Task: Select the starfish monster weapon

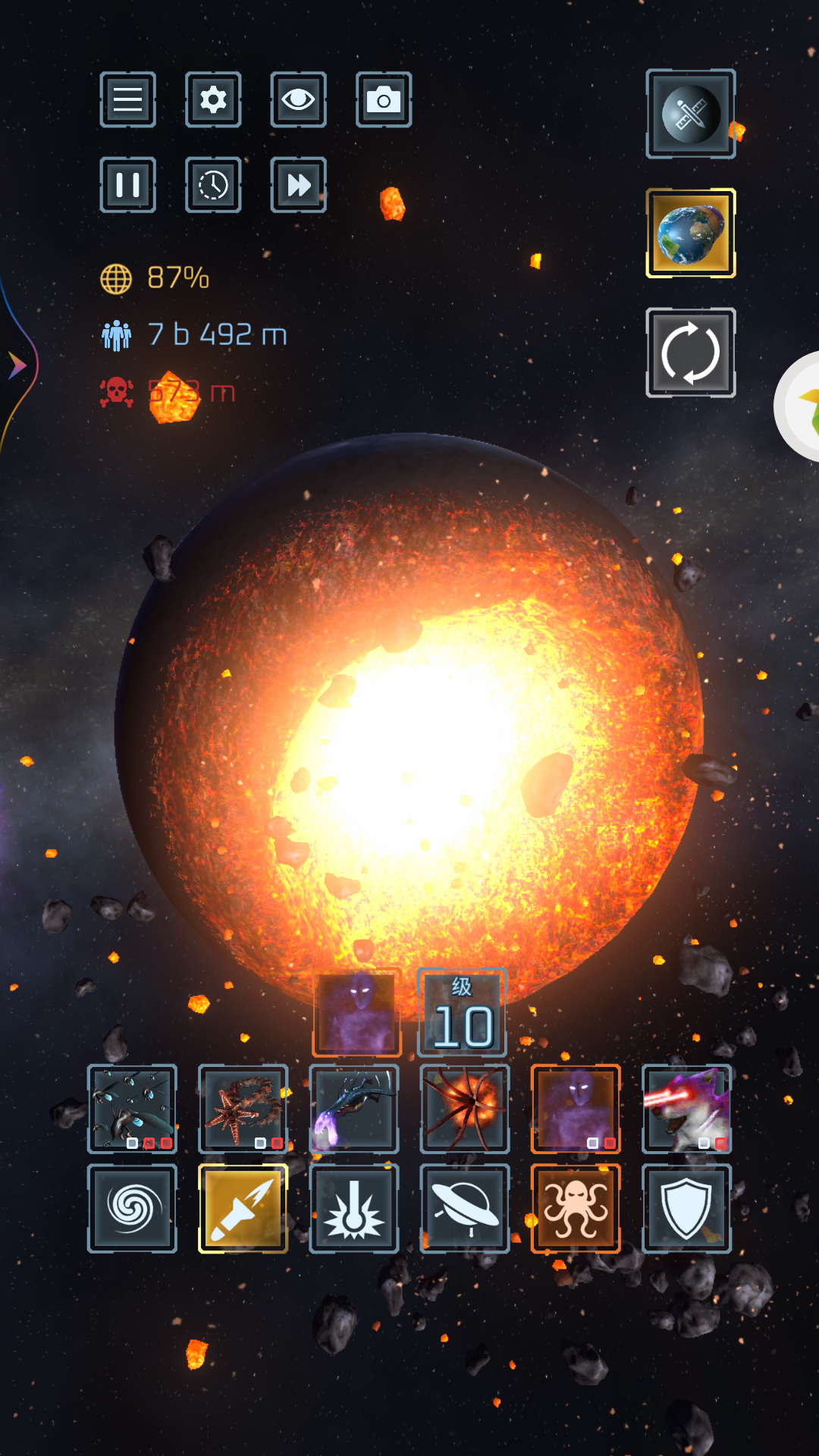Action: point(243,1109)
